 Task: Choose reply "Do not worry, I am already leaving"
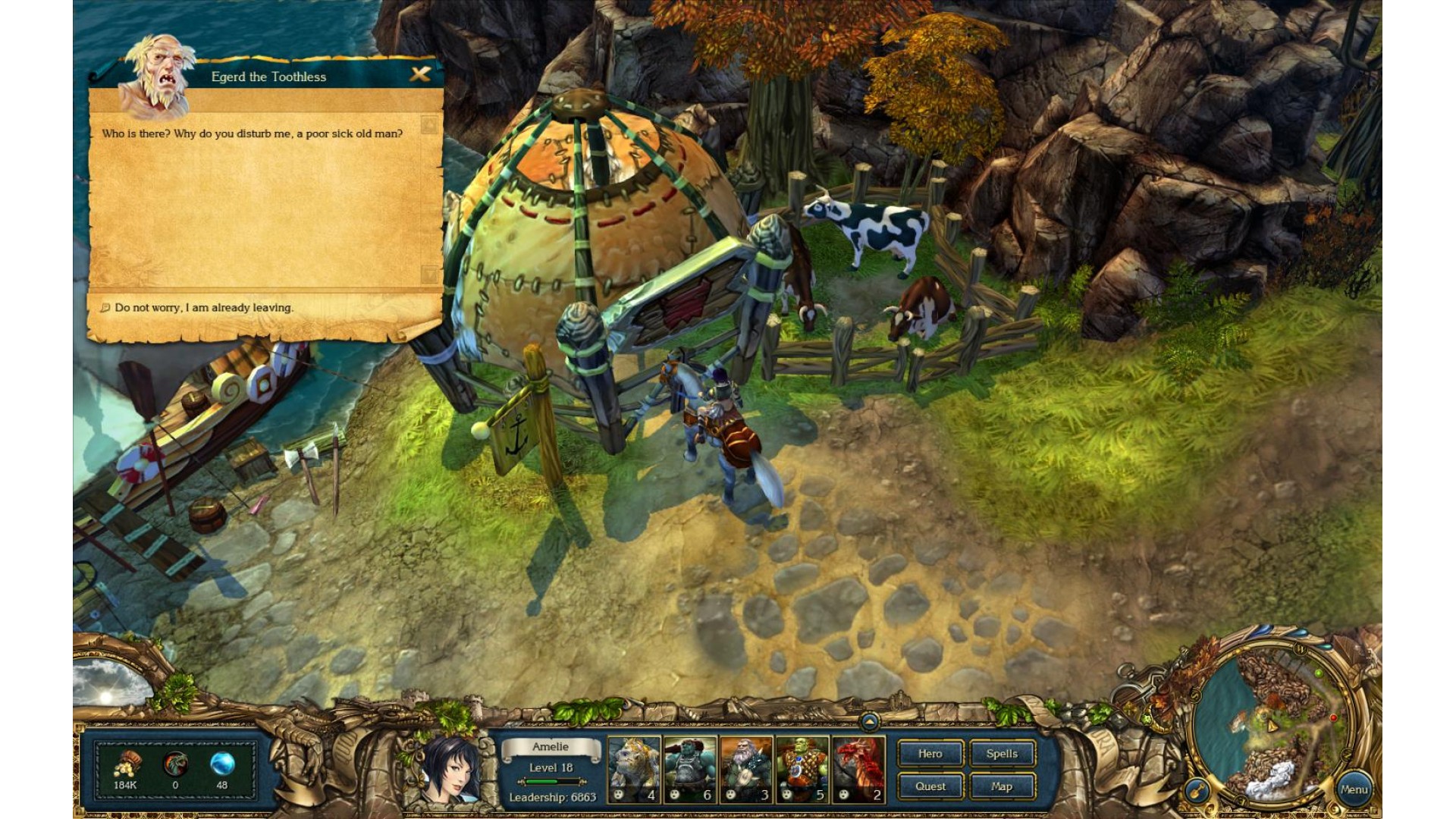coord(203,308)
